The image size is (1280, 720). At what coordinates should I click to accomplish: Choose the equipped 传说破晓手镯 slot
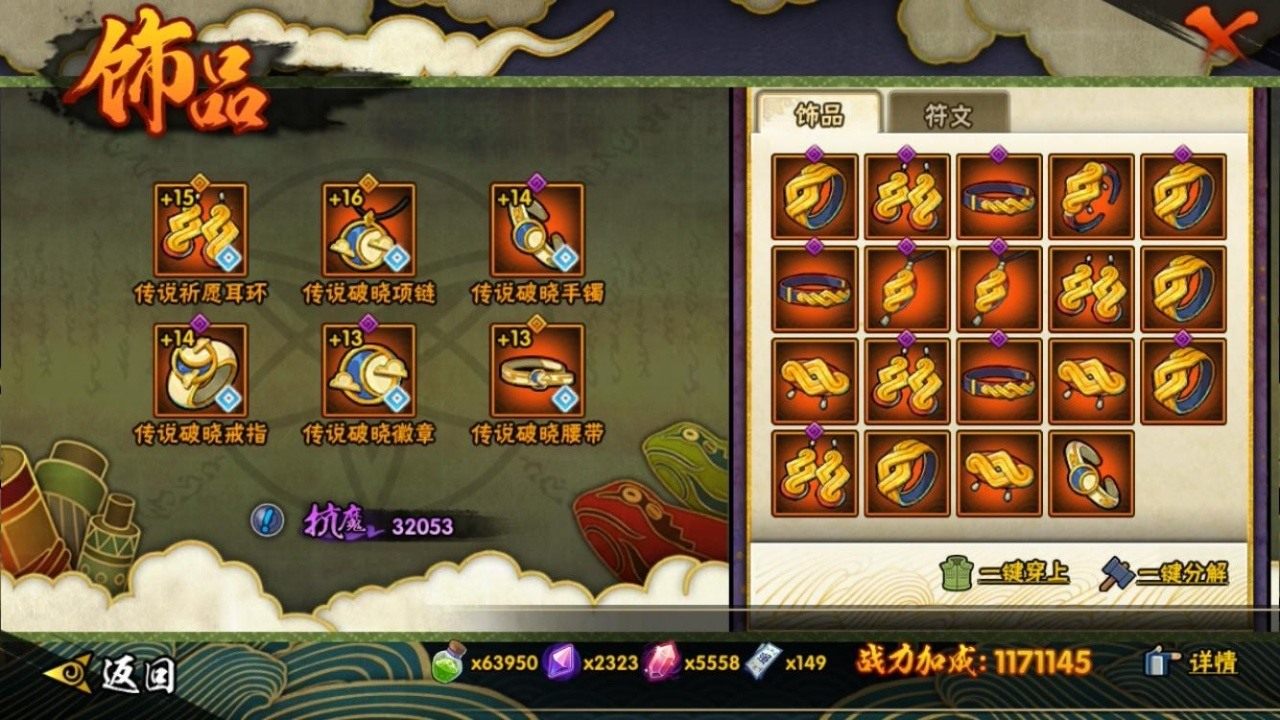tap(537, 231)
